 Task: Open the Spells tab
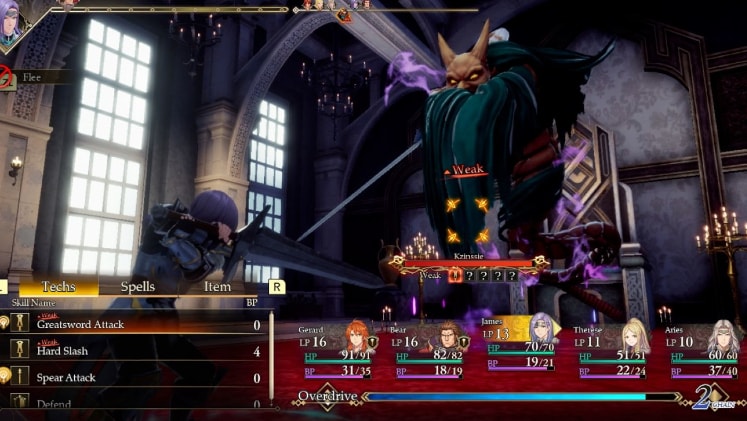[137, 287]
